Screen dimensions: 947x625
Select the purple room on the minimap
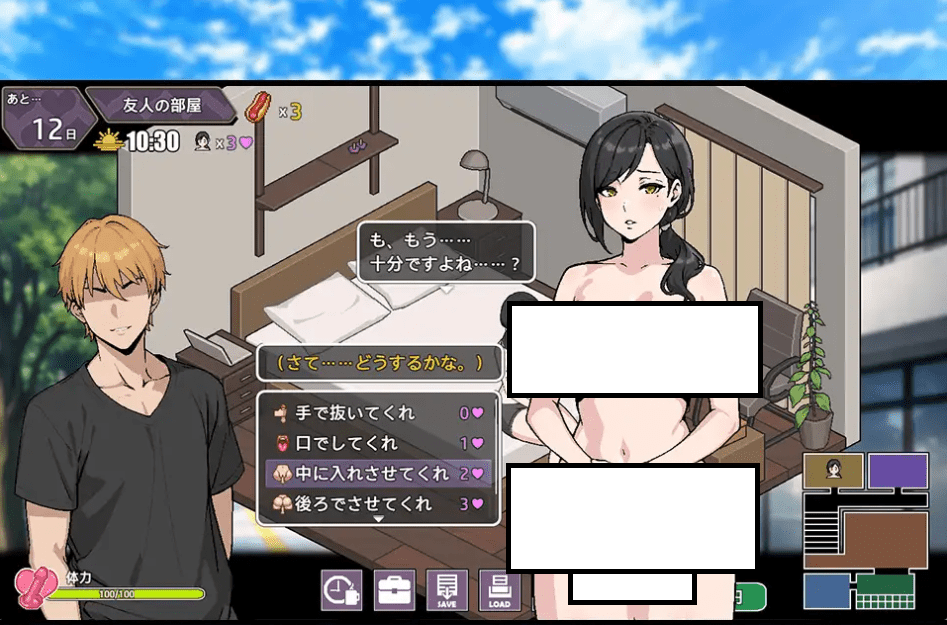point(897,470)
